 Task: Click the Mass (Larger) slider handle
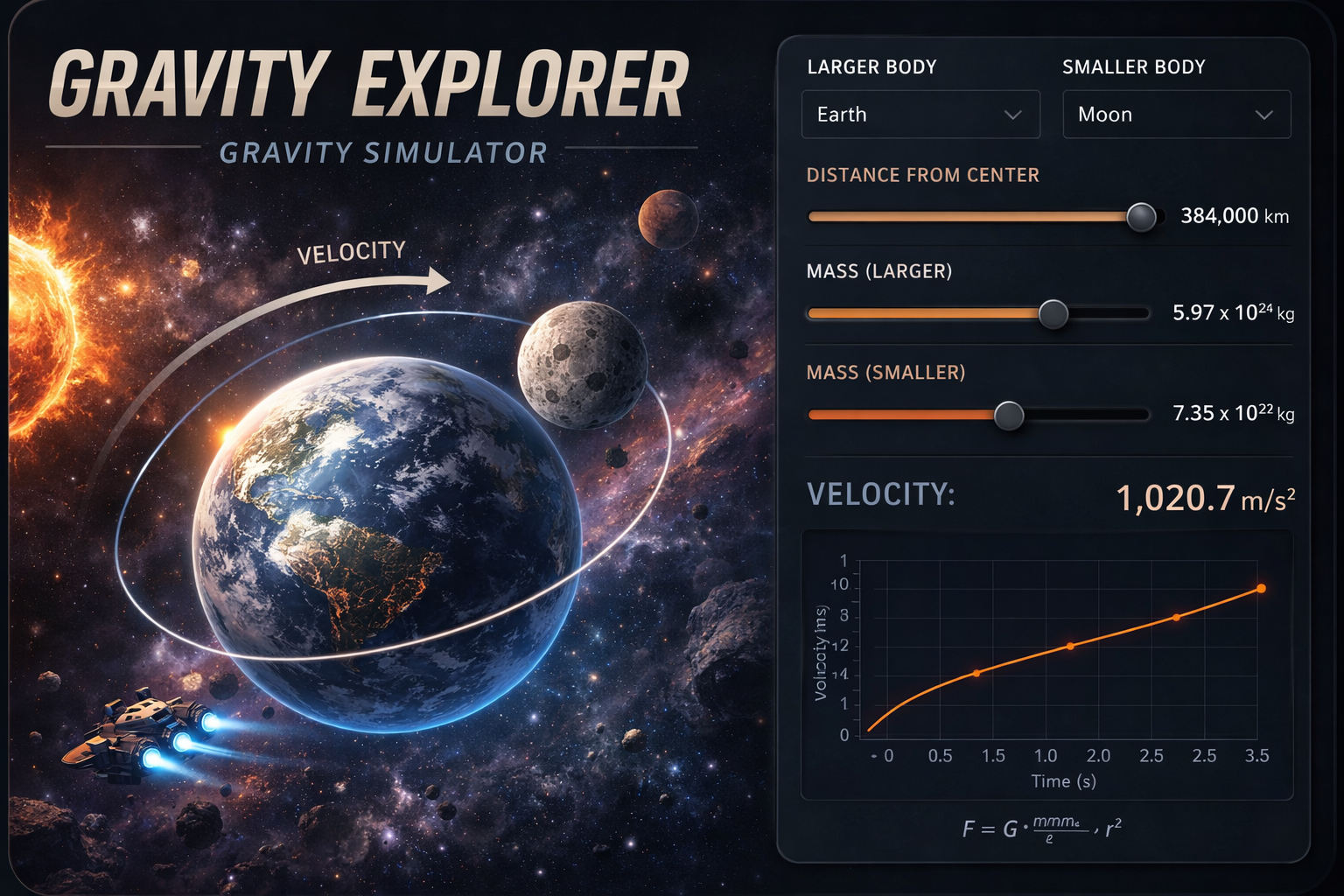click(1053, 312)
